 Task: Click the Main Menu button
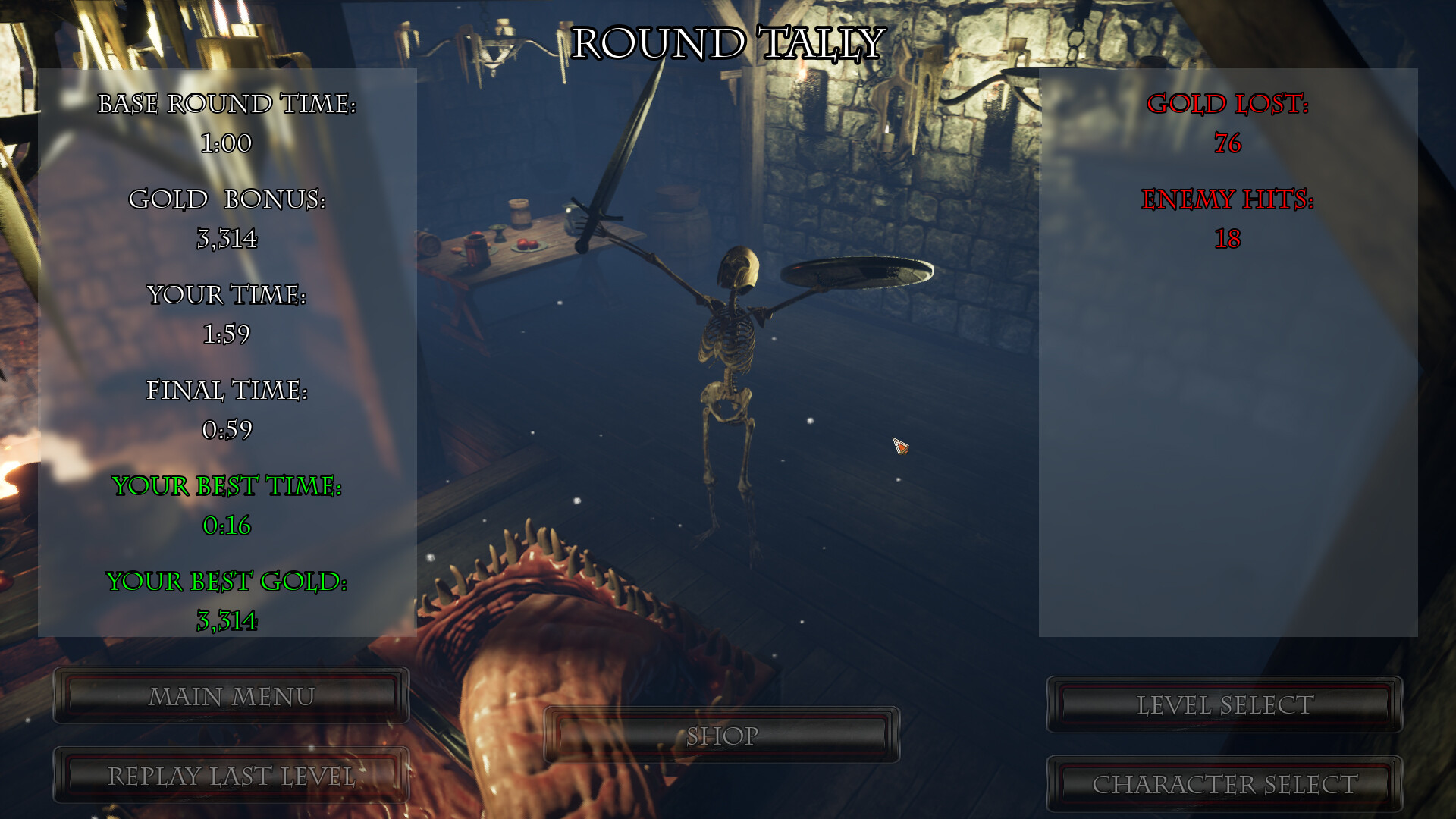pyautogui.click(x=231, y=694)
